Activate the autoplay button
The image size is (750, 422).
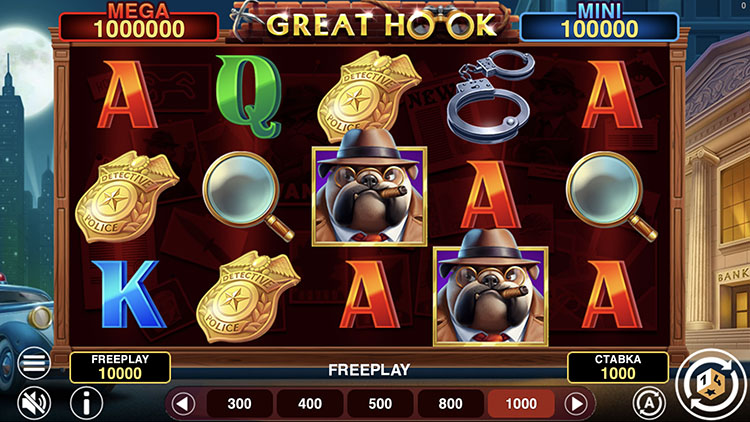click(x=649, y=403)
